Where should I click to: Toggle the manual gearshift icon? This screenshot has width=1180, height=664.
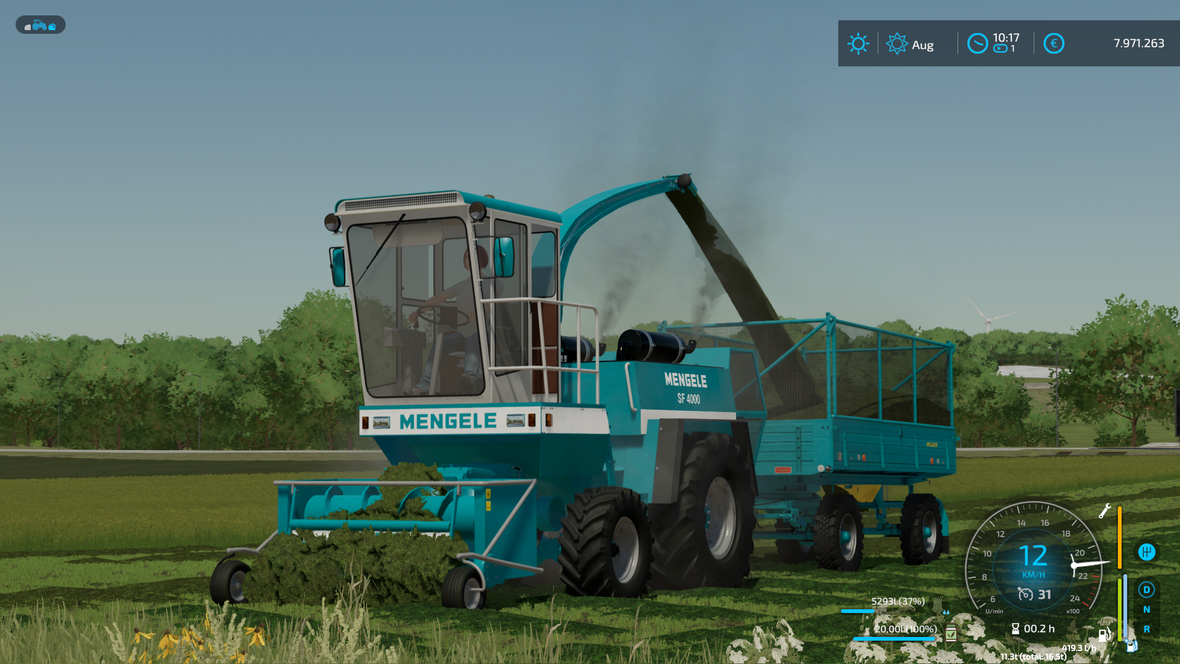[x=1146, y=552]
